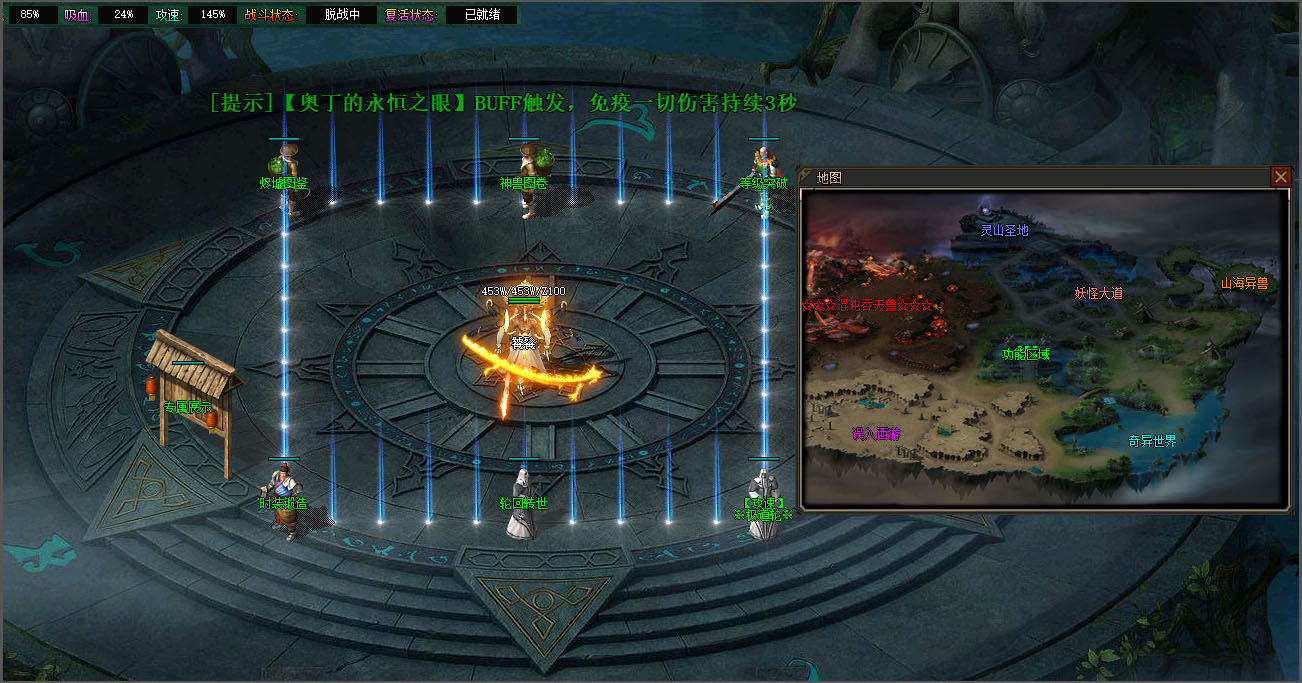Close the 地图 map window
Viewport: 1302px width, 683px height.
tap(1281, 177)
